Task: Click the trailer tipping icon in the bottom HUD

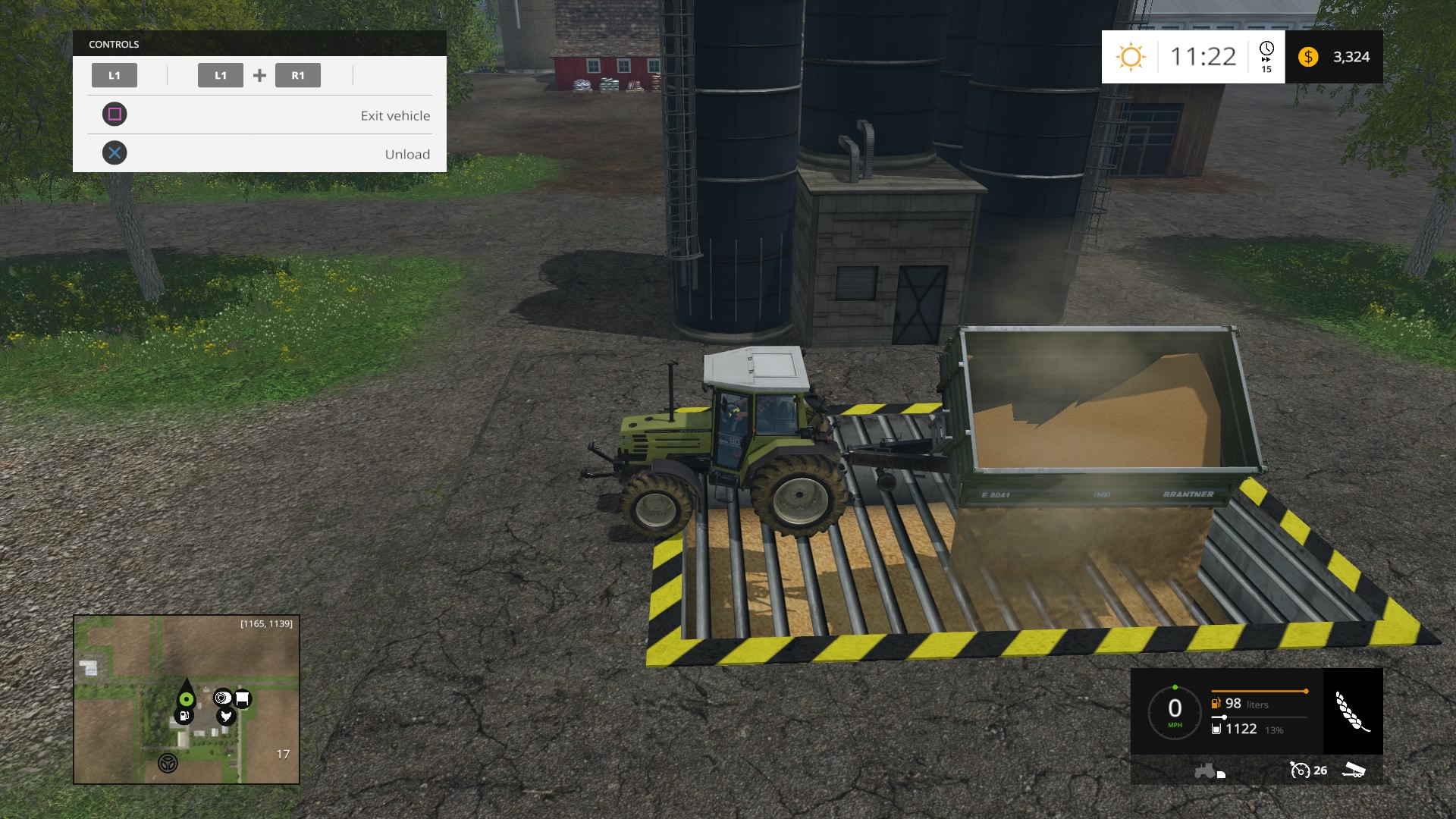Action: (x=1354, y=770)
